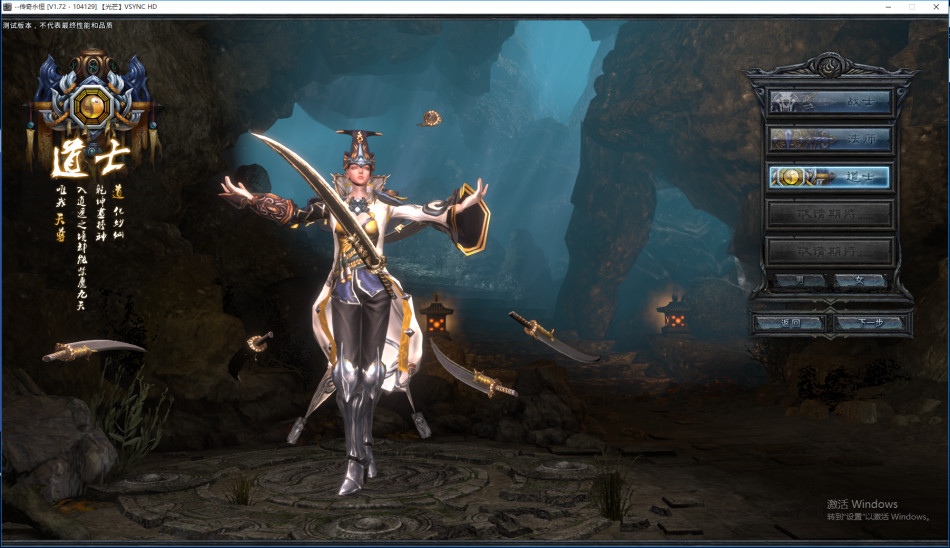Image resolution: width=950 pixels, height=548 pixels.
Task: Minimize the game window
Action: click(888, 6)
